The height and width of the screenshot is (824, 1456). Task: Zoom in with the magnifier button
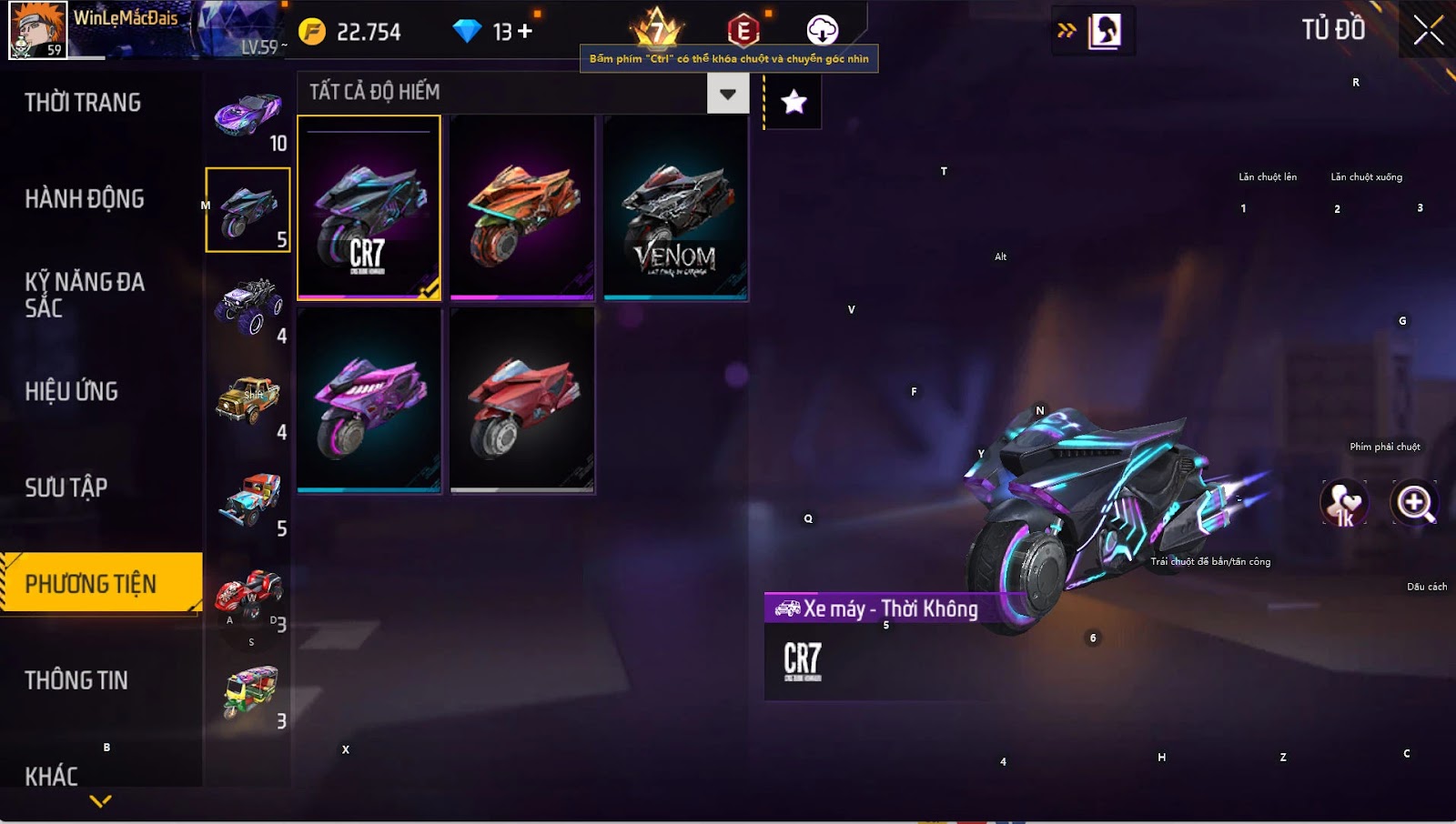tap(1415, 502)
